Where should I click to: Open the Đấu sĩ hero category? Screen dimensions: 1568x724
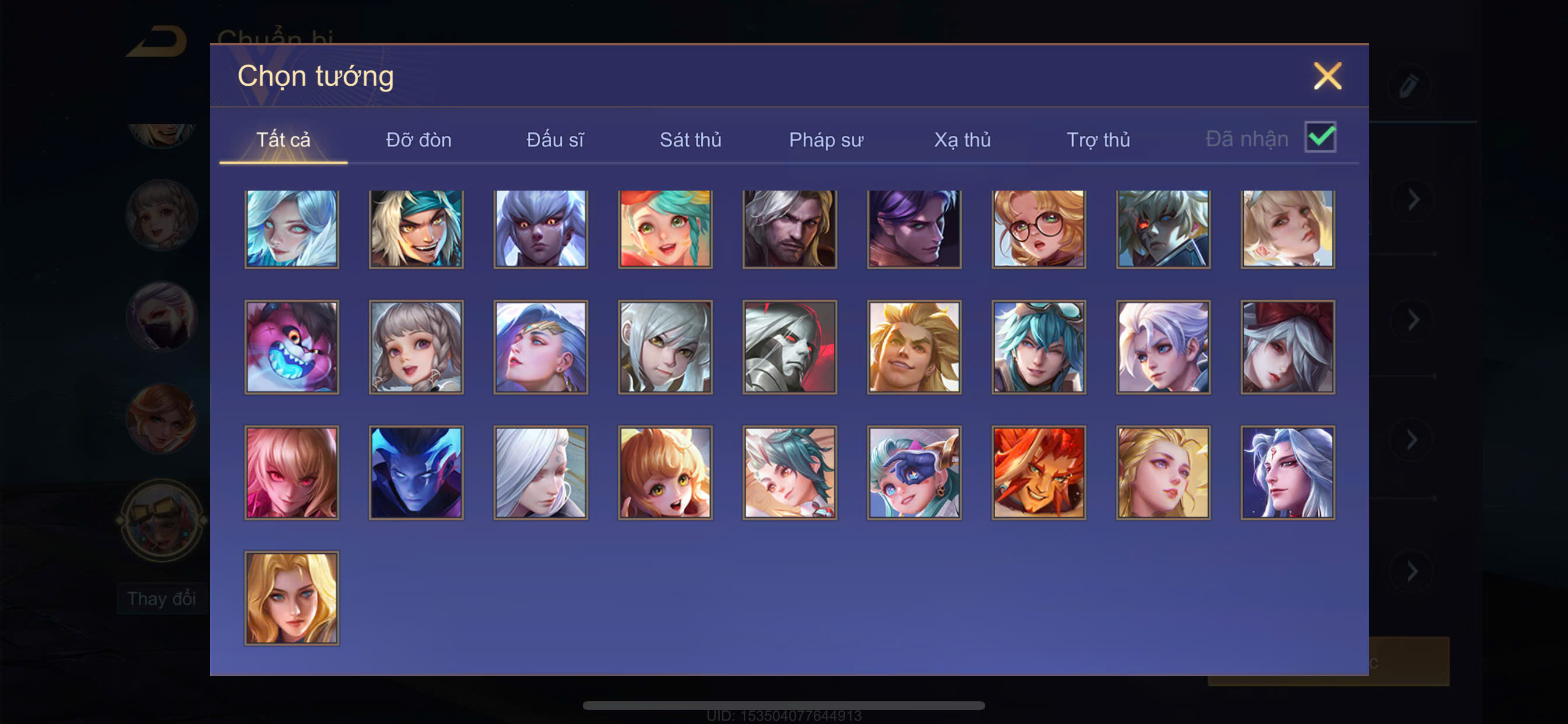pyautogui.click(x=555, y=140)
